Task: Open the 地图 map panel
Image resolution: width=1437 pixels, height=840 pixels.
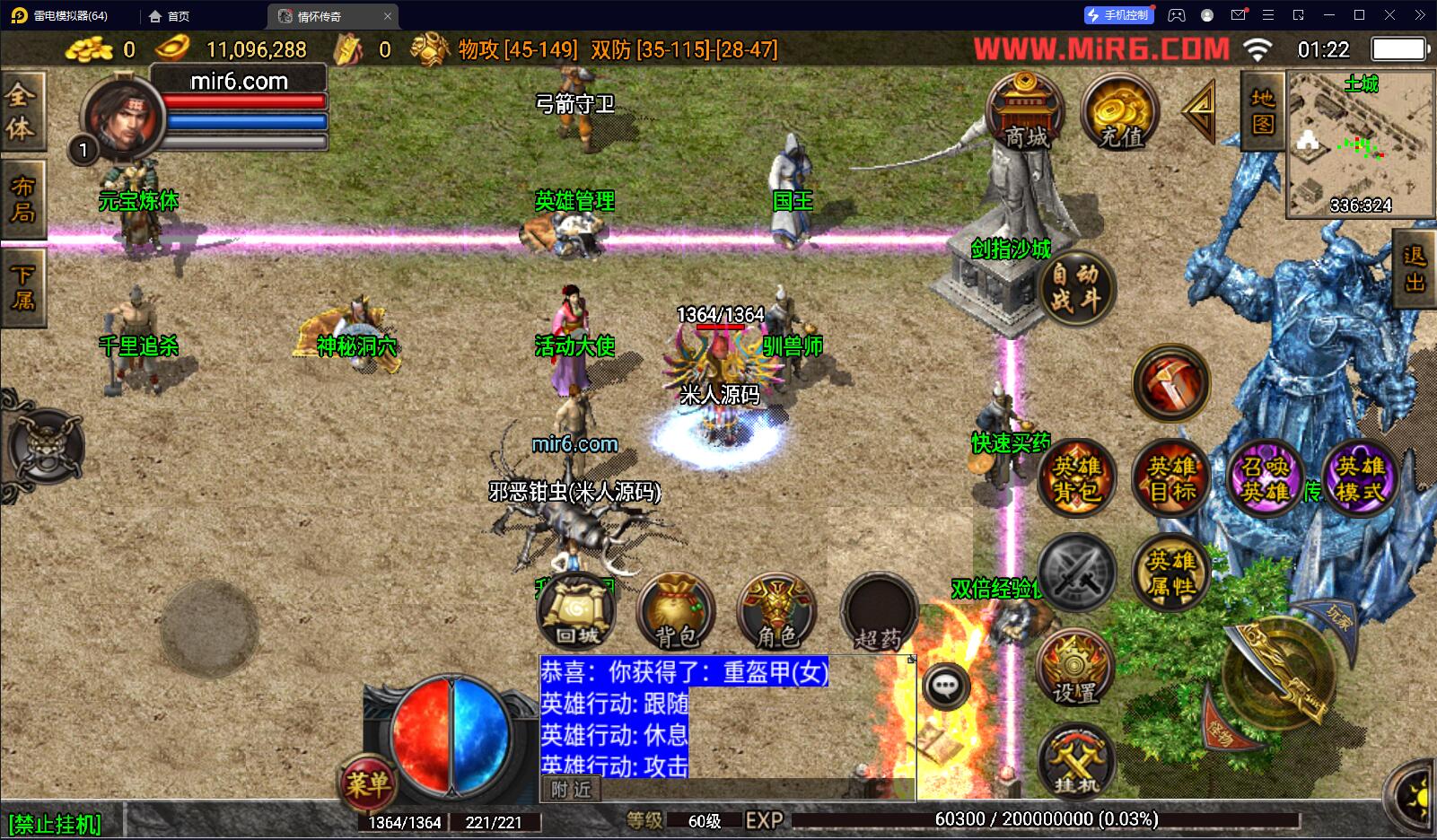Action: (x=1262, y=110)
